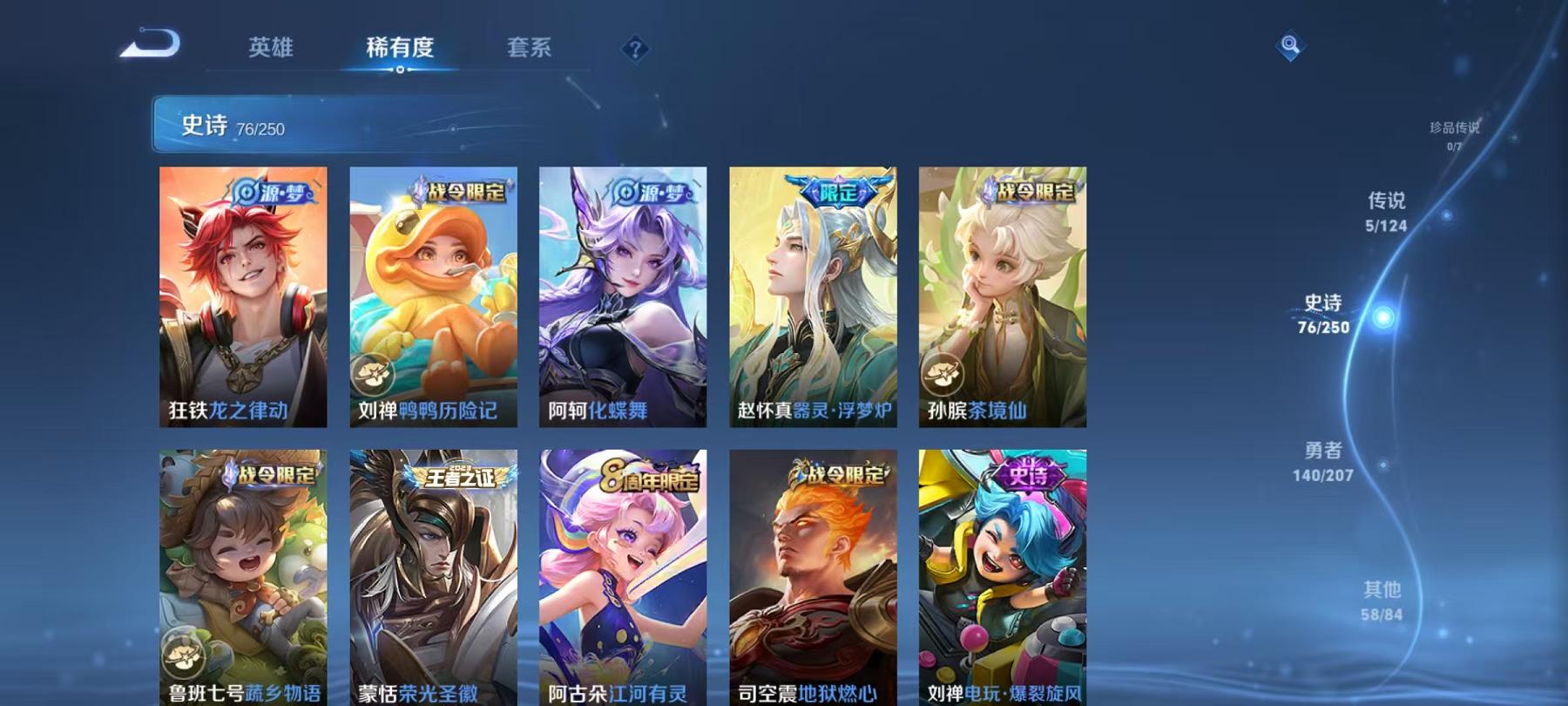The height and width of the screenshot is (706, 1568).
Task: Open the 赵怀真器灵·浮梦炉 skin
Action: (813, 296)
